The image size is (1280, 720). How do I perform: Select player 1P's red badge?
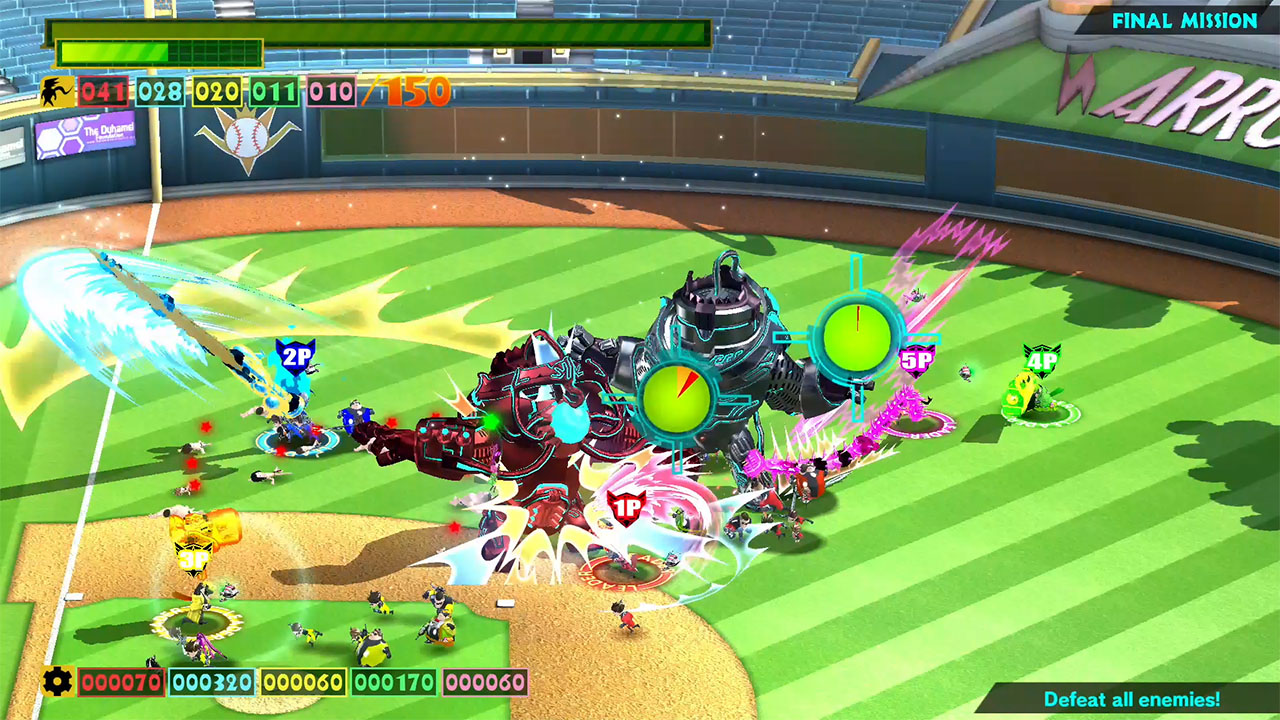pyautogui.click(x=625, y=509)
